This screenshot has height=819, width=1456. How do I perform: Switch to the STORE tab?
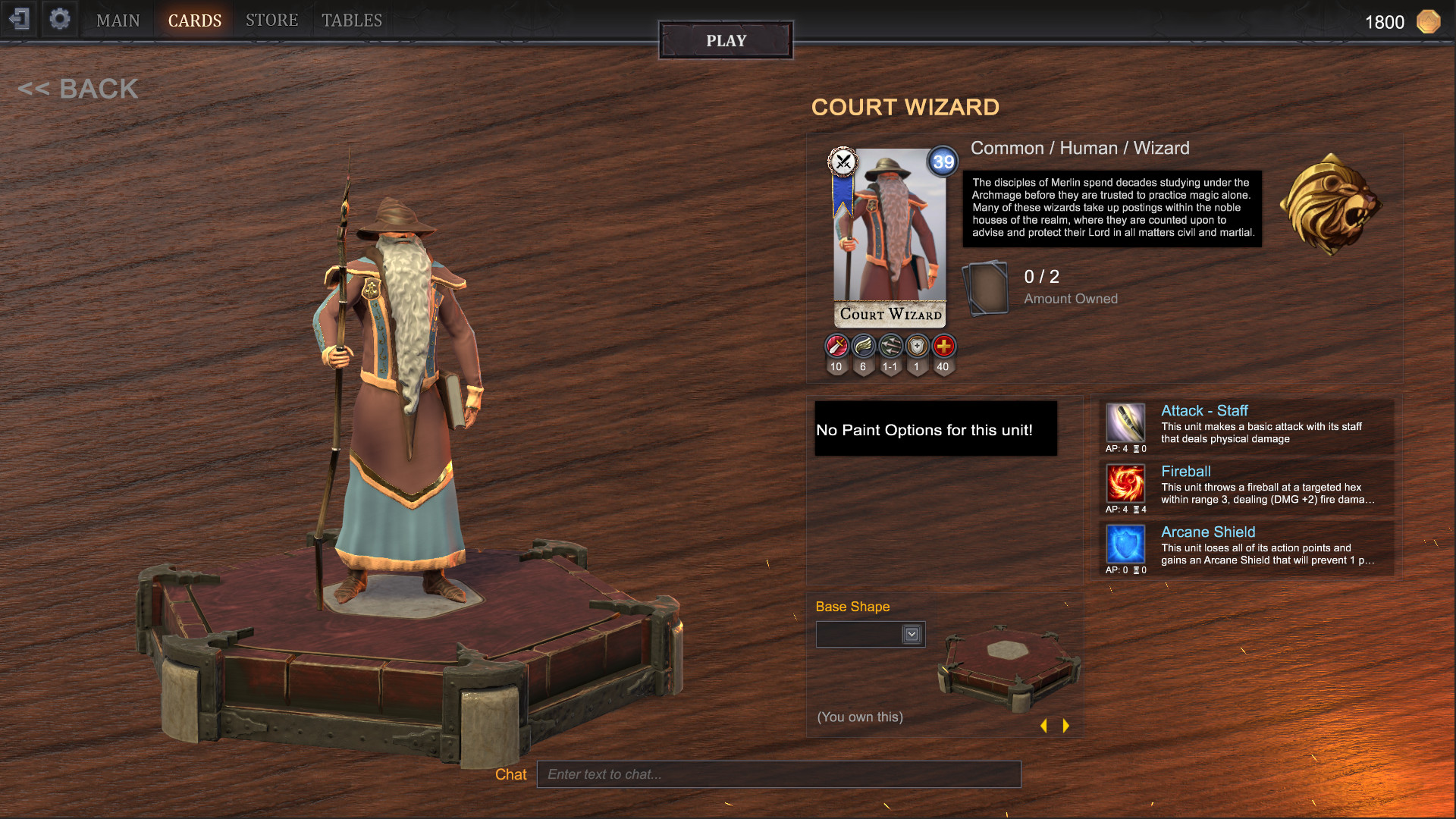[x=271, y=20]
